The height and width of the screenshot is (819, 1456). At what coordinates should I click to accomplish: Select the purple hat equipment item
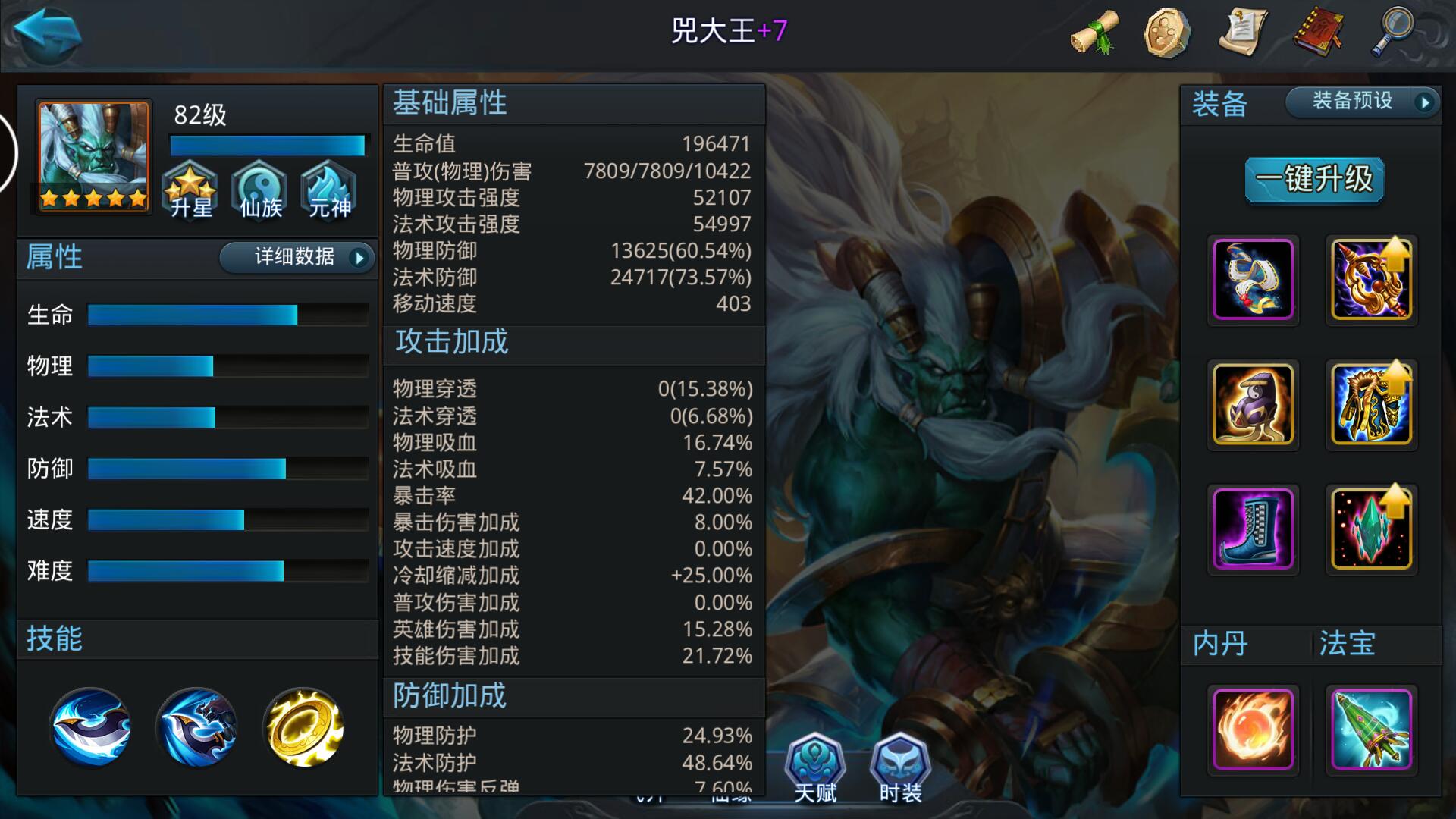pos(1253,404)
